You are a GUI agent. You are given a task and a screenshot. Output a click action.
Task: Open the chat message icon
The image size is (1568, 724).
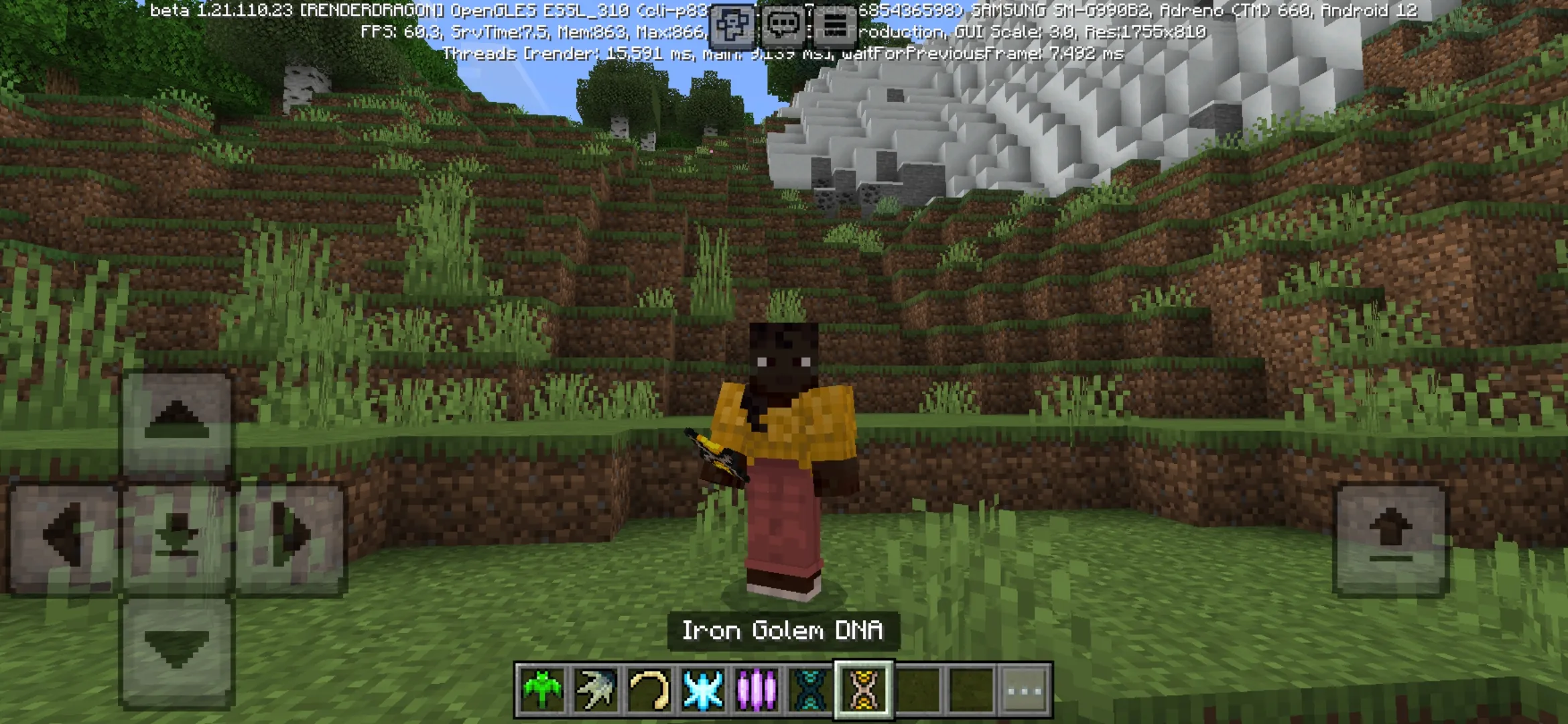[784, 25]
